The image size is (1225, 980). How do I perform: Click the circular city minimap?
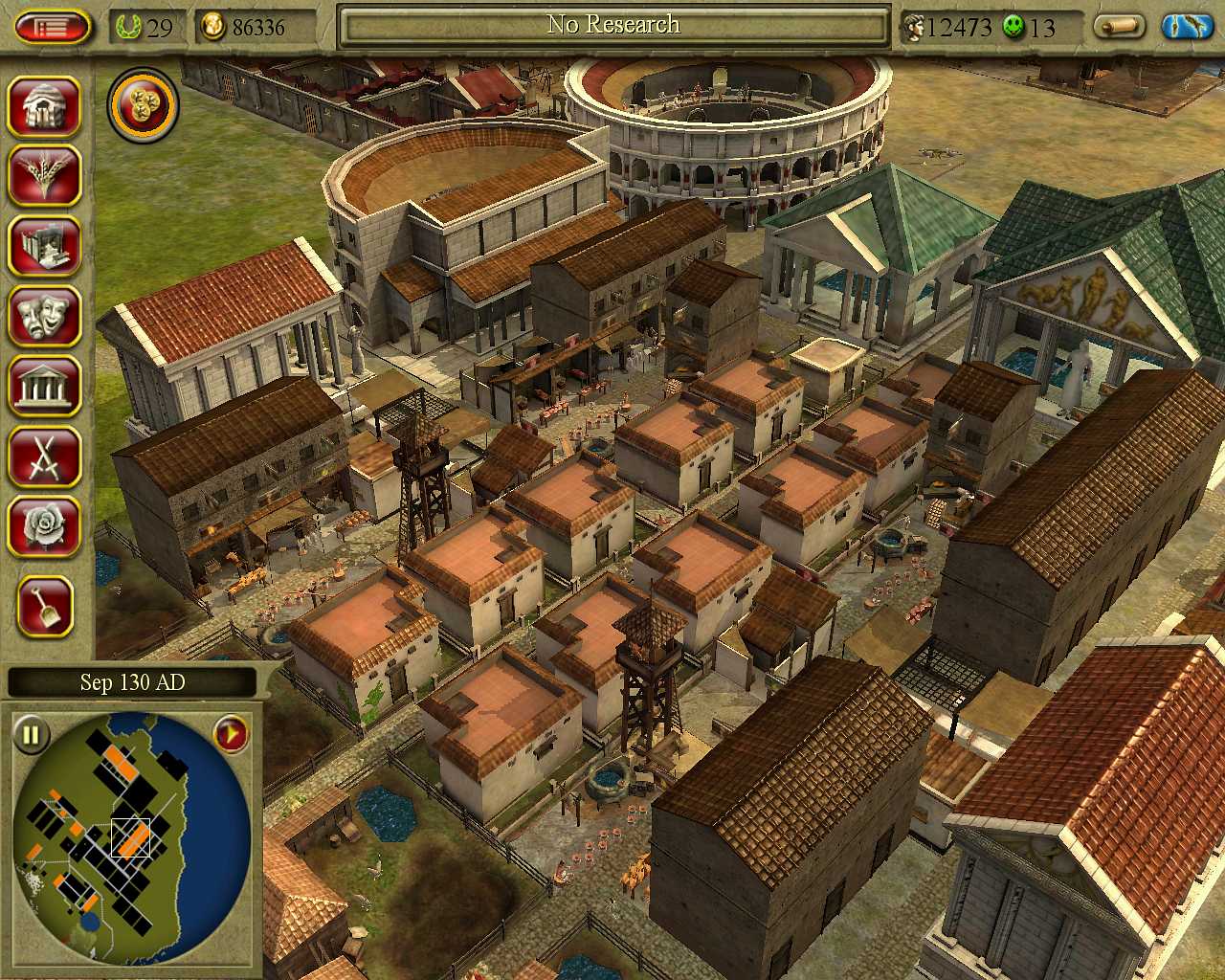click(x=132, y=837)
